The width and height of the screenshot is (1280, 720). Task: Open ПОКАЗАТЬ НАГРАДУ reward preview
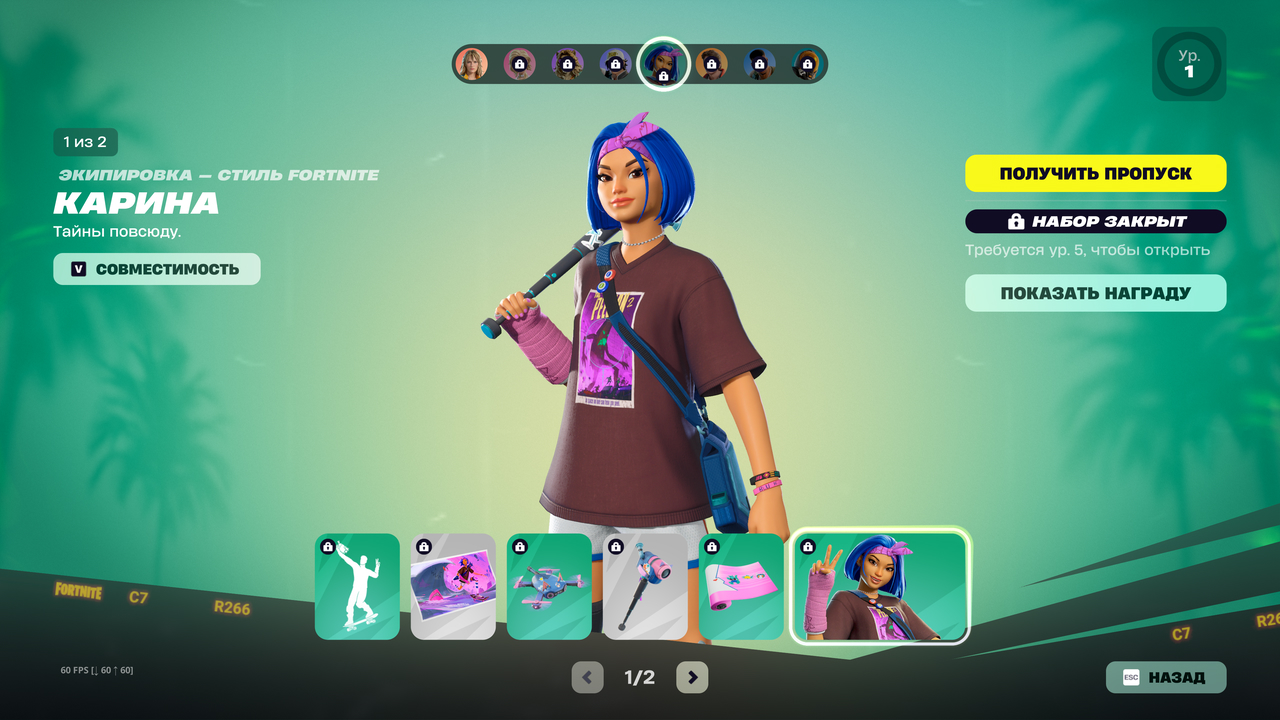tap(1095, 293)
